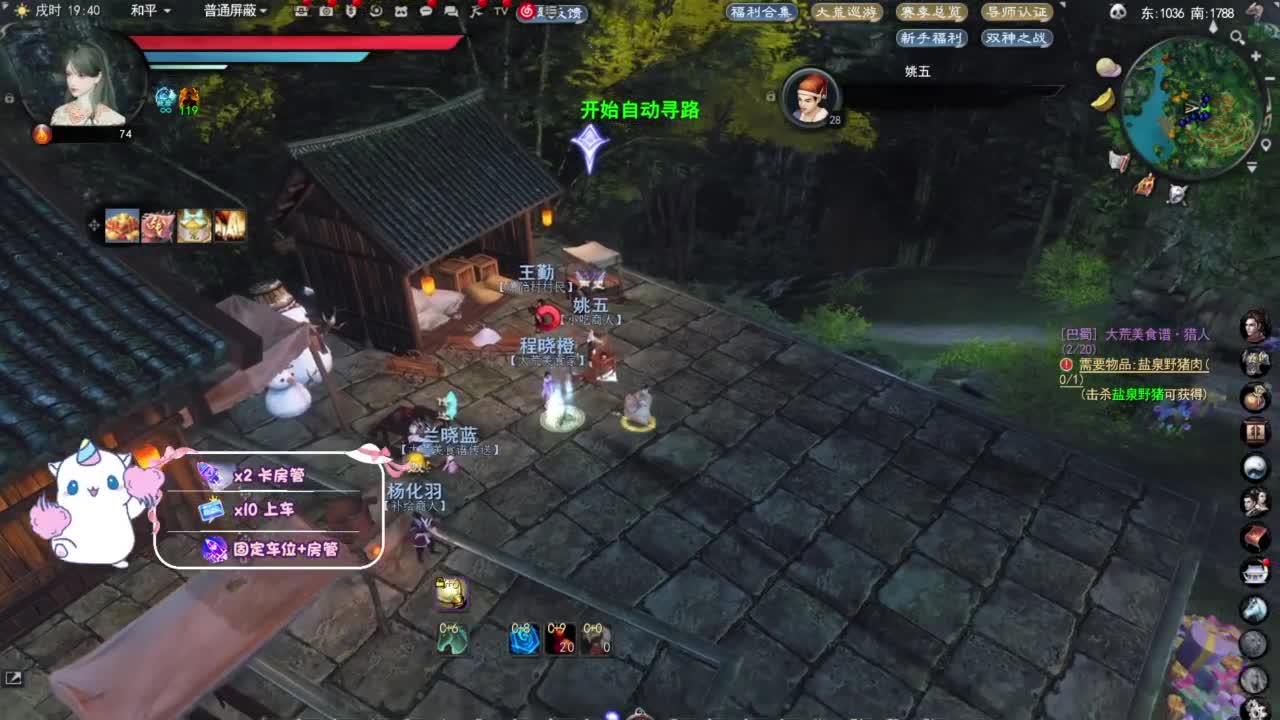This screenshot has width=1280, height=720.
Task: Click the Weibo 反馈 feedback icon
Action: (x=527, y=13)
